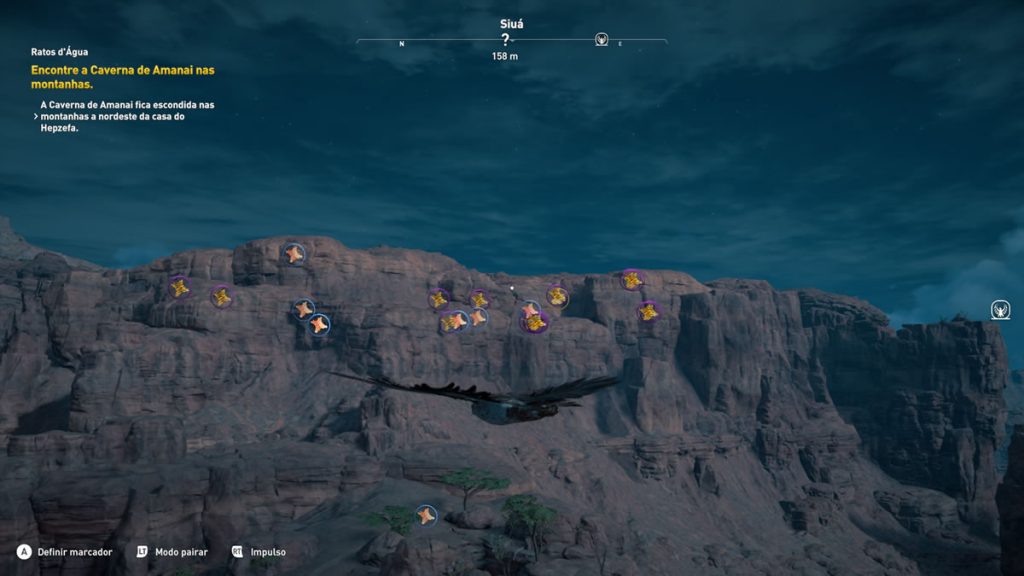Screen dimensions: 1024x576
Task: Select the viewpoint eagle icon on the compass bar
Action: 601,40
